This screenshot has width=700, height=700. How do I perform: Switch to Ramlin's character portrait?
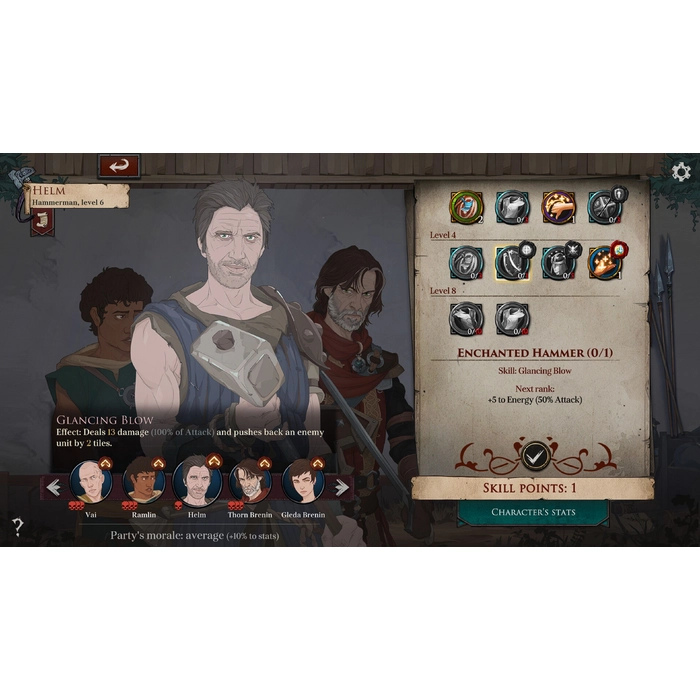(x=144, y=481)
